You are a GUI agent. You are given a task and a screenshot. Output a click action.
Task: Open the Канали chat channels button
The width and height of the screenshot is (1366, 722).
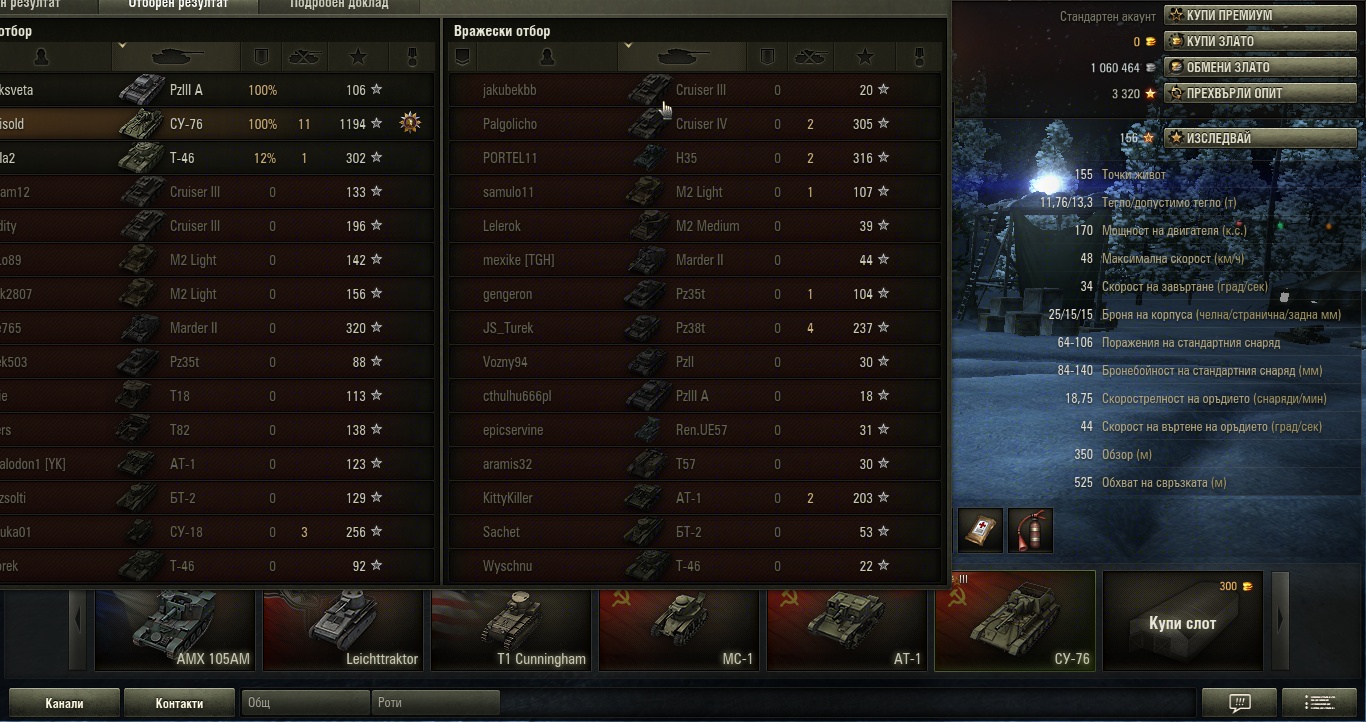64,703
